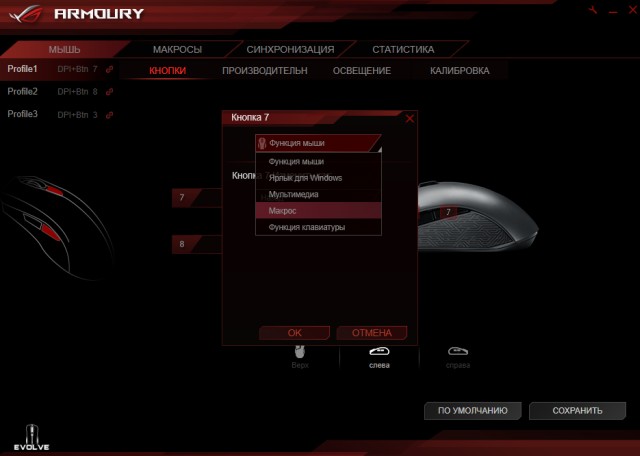This screenshot has width=640, height=456.
Task: Confirm the dialog with OK
Action: (294, 332)
